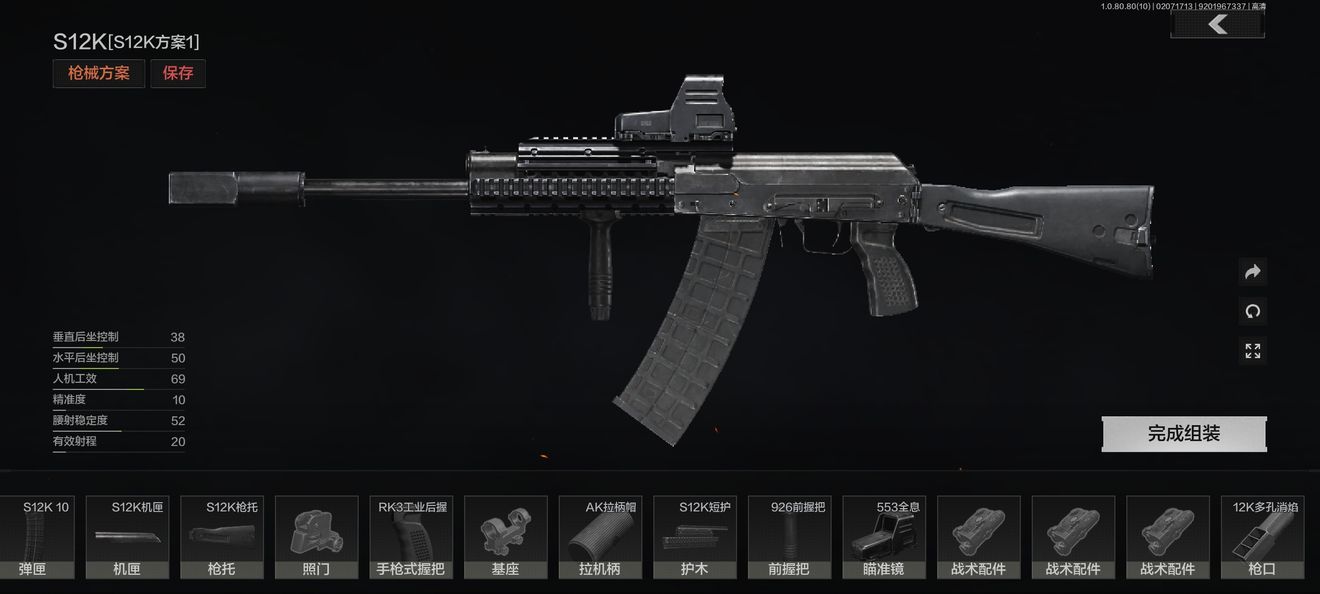
Task: Open the 照门 rear sight slot
Action: [x=316, y=538]
